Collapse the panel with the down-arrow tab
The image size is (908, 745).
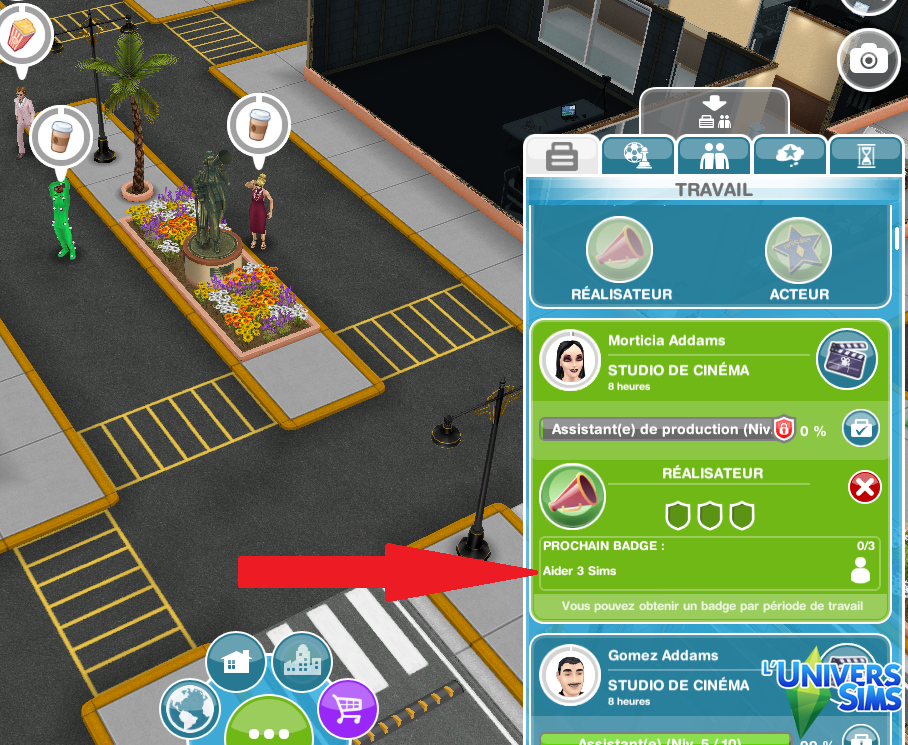pos(714,112)
